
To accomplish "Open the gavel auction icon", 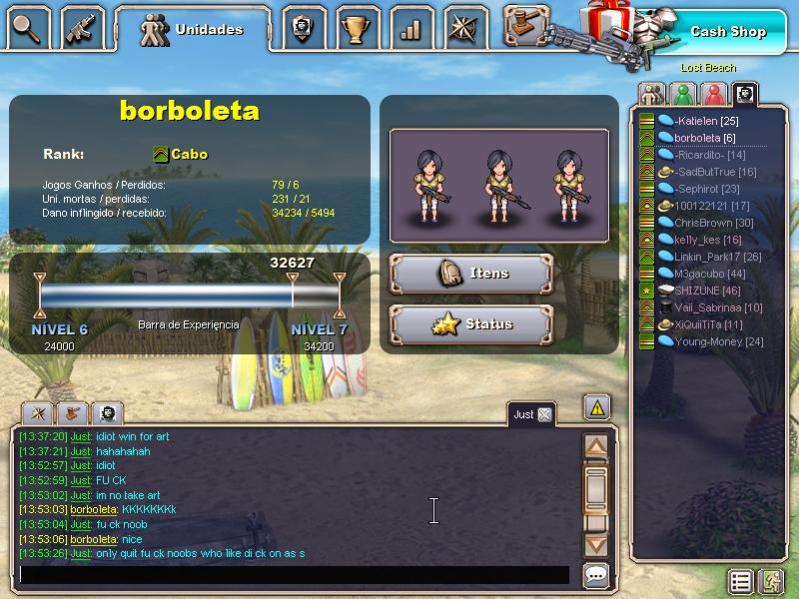I will click(x=526, y=26).
